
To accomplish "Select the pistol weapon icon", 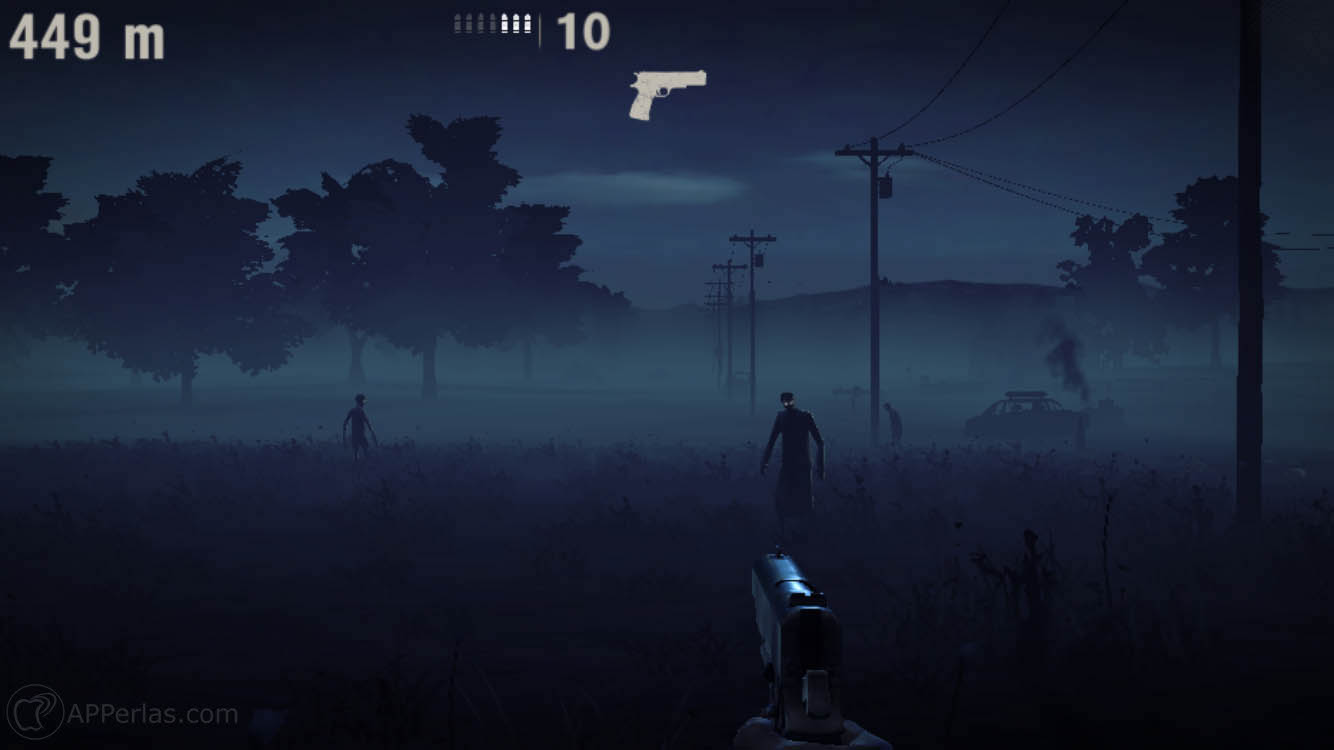I will 665,93.
